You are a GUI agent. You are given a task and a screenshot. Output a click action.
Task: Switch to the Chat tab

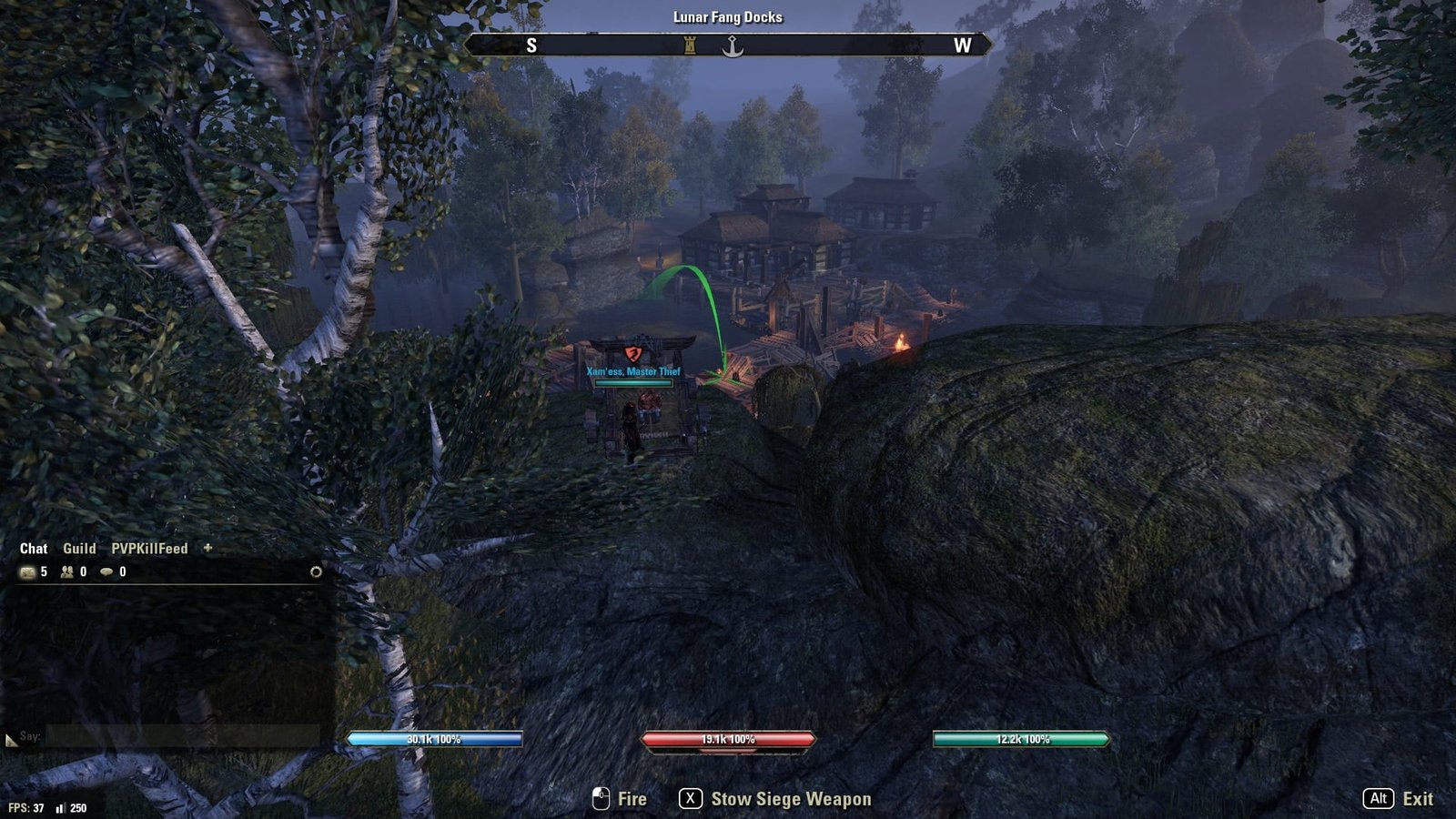coord(34,549)
